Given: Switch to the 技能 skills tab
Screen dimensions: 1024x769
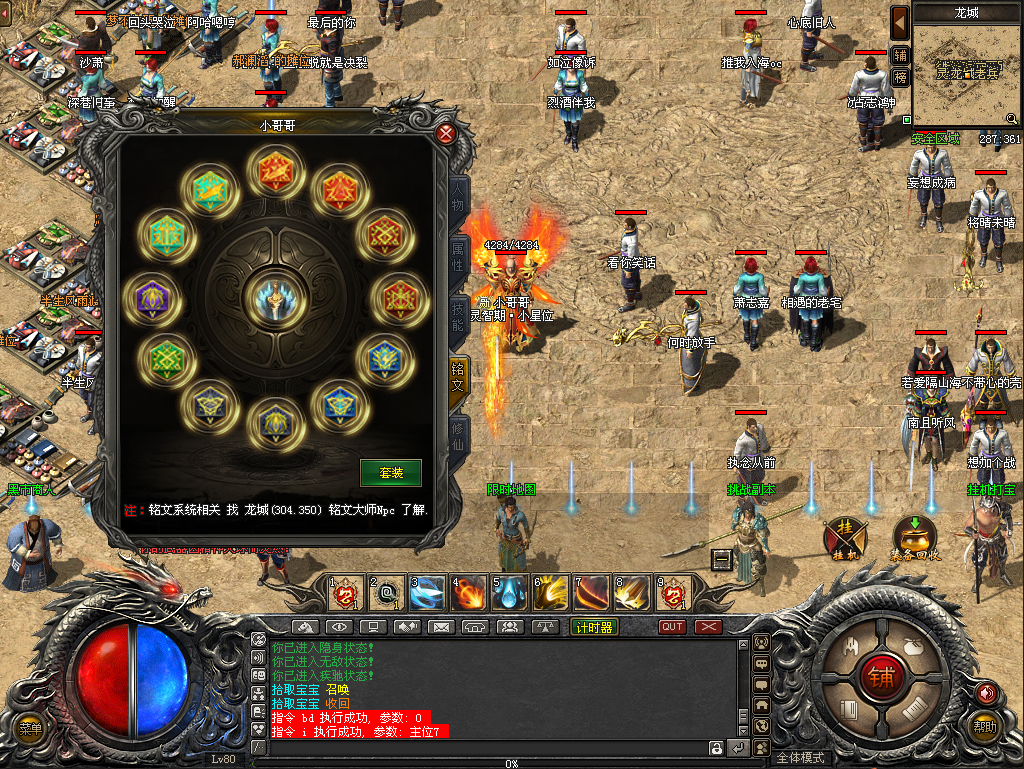Looking at the screenshot, I should pyautogui.click(x=459, y=311).
